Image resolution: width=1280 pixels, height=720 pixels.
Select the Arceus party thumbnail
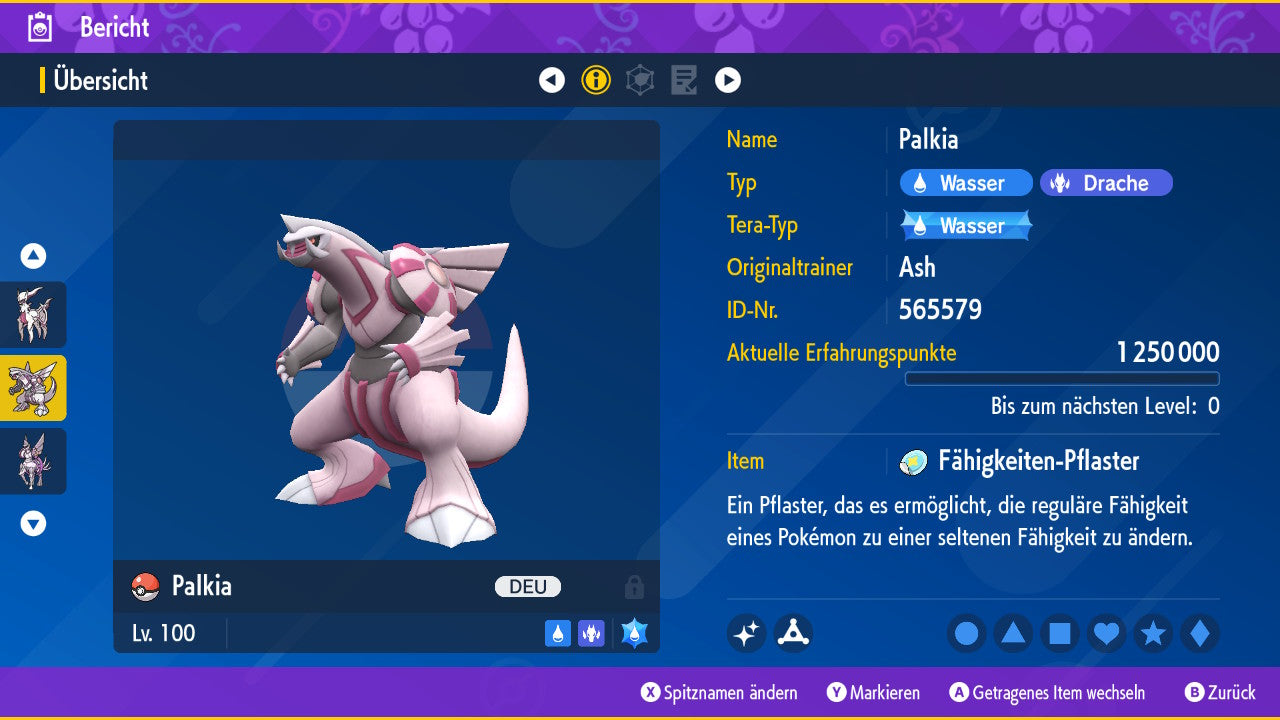click(33, 314)
